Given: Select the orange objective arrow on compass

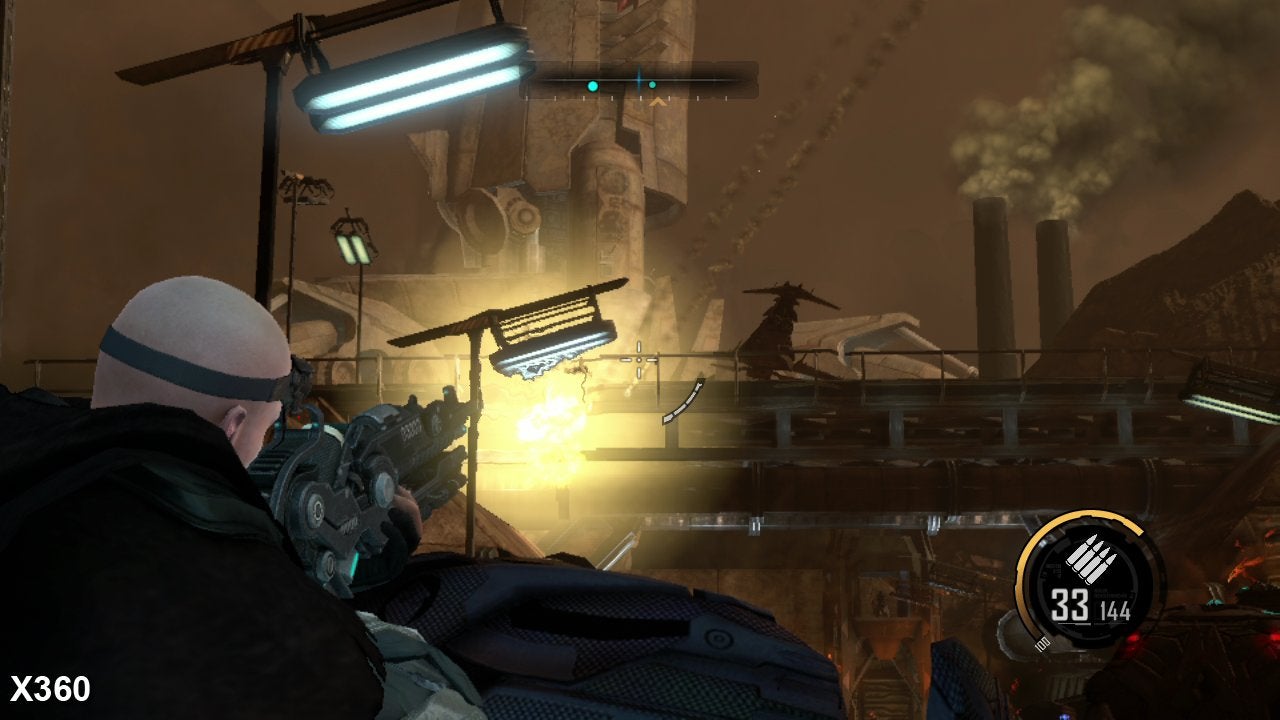Looking at the screenshot, I should [x=657, y=101].
